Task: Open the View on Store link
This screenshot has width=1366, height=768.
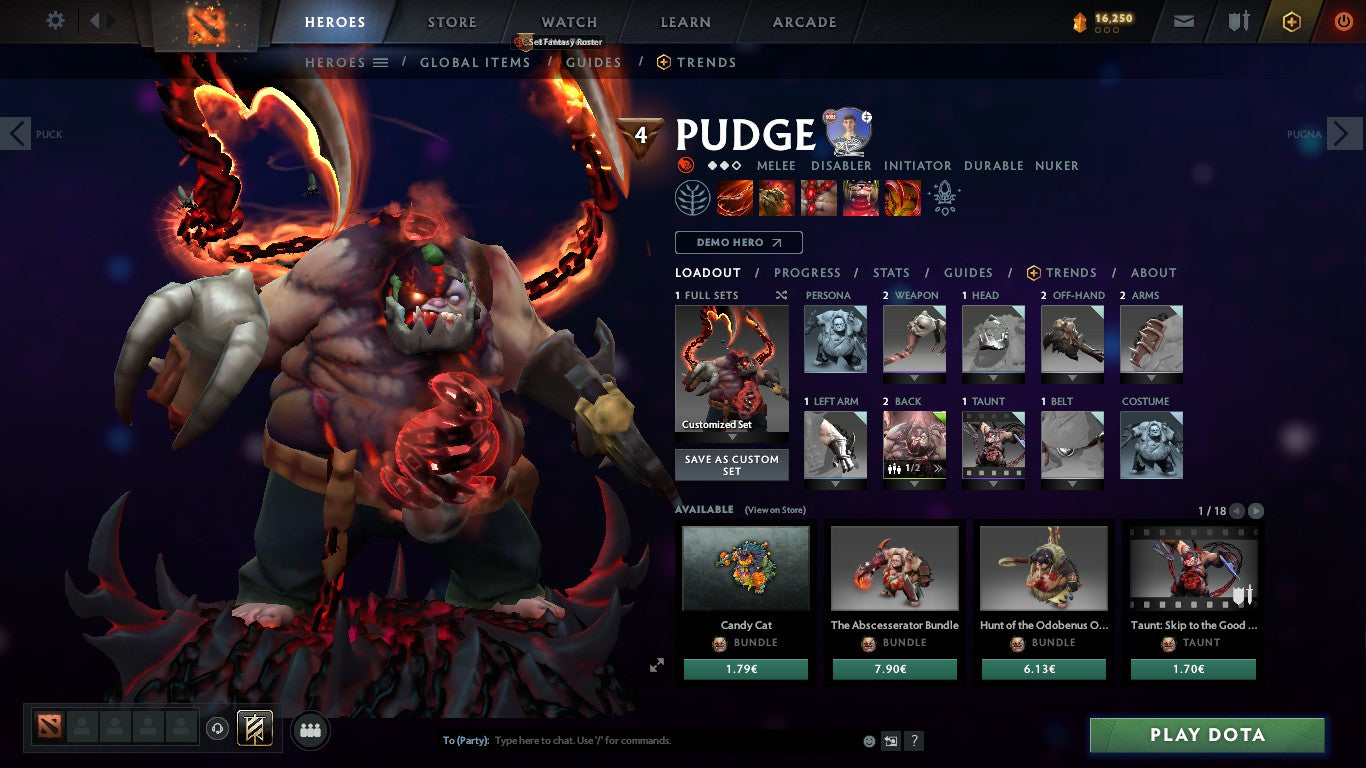Action: pos(774,509)
